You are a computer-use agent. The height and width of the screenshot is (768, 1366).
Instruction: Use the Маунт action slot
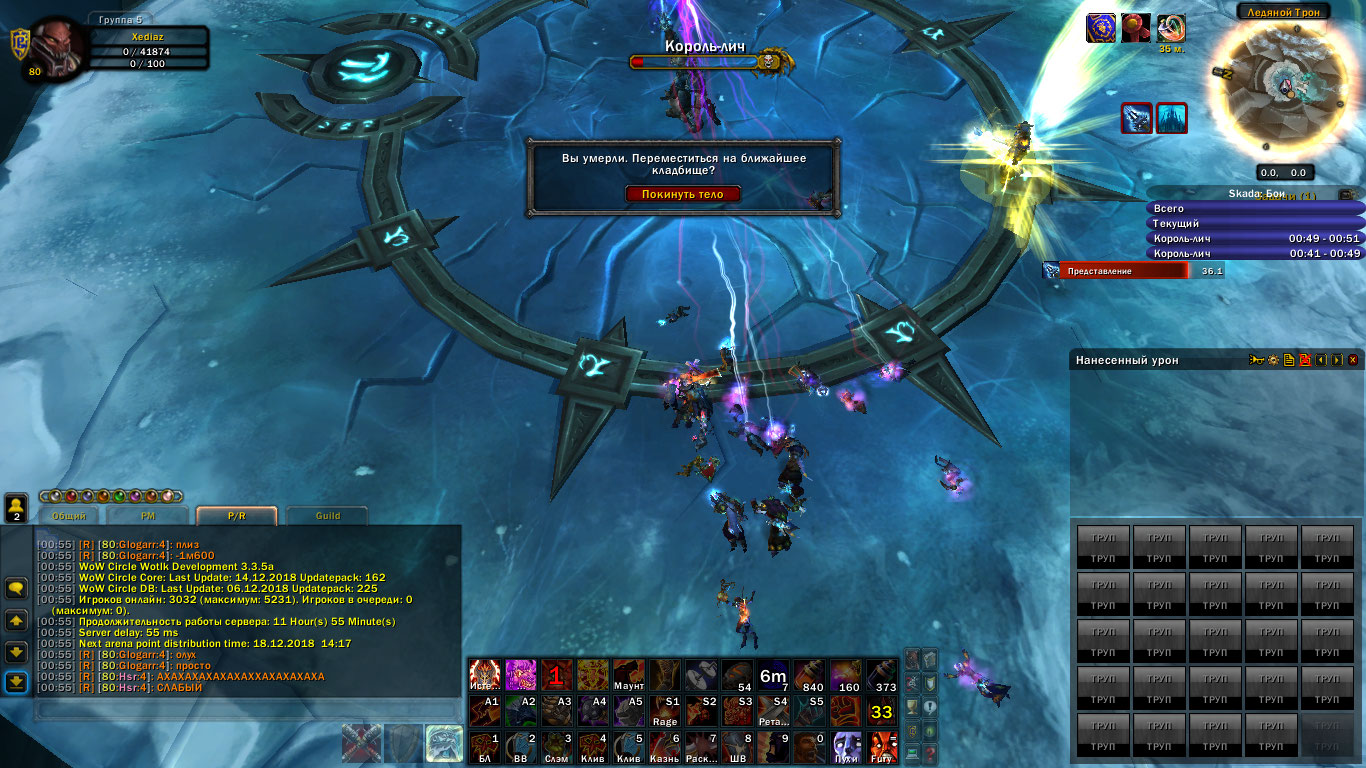click(x=628, y=675)
